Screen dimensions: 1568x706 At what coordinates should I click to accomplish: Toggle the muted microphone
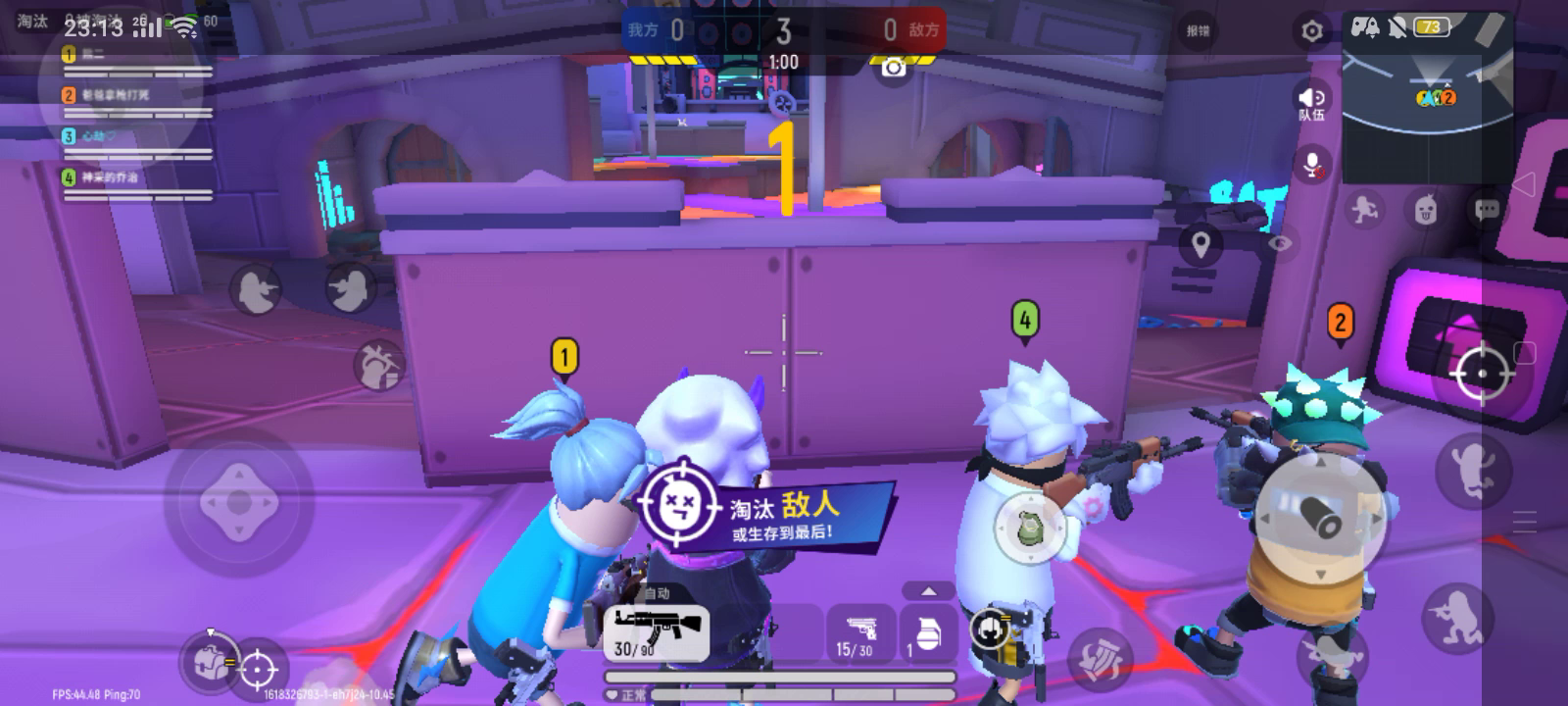click(1311, 164)
